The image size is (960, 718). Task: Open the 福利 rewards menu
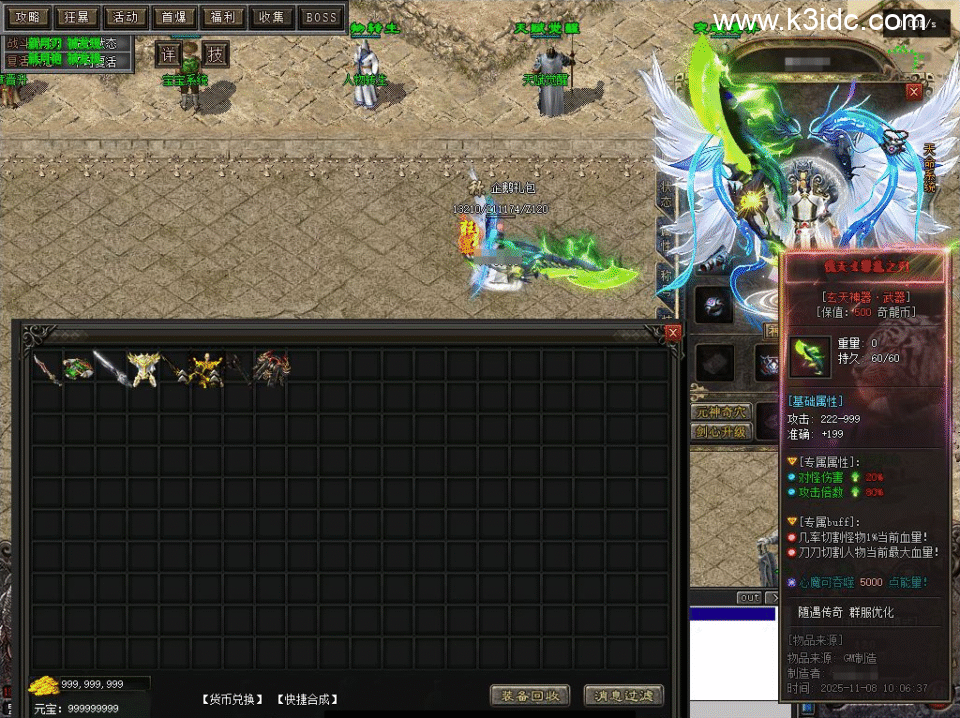click(222, 17)
